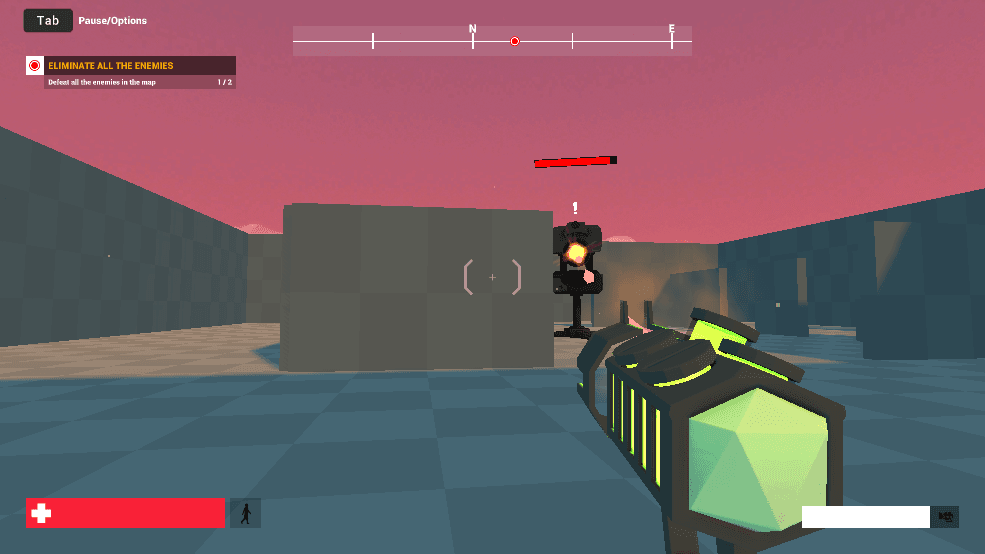The width and height of the screenshot is (985, 554).
Task: Click the compass bar's red enemy marker
Action: tap(515, 41)
